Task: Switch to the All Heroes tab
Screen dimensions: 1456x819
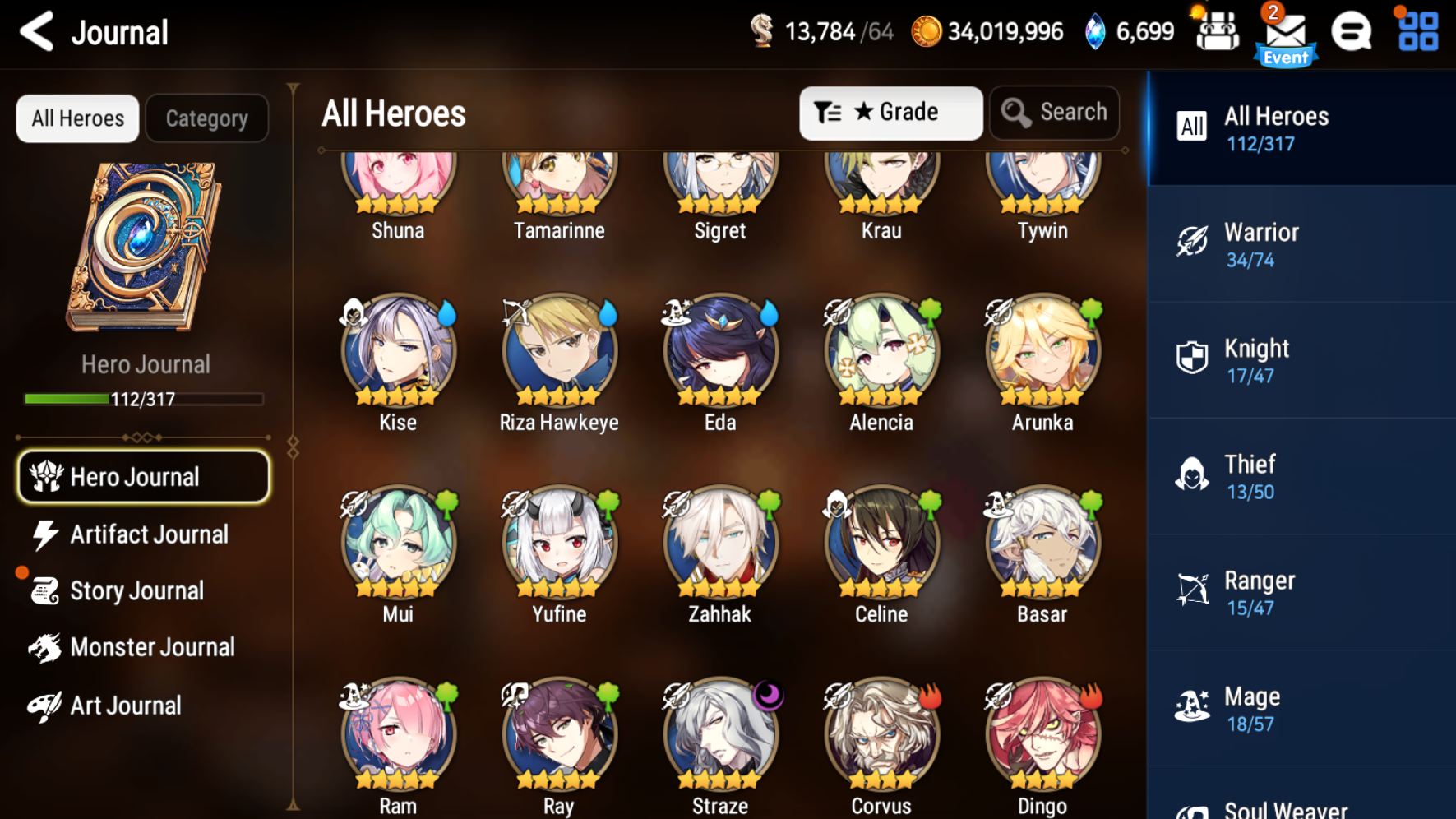Action: (x=76, y=118)
